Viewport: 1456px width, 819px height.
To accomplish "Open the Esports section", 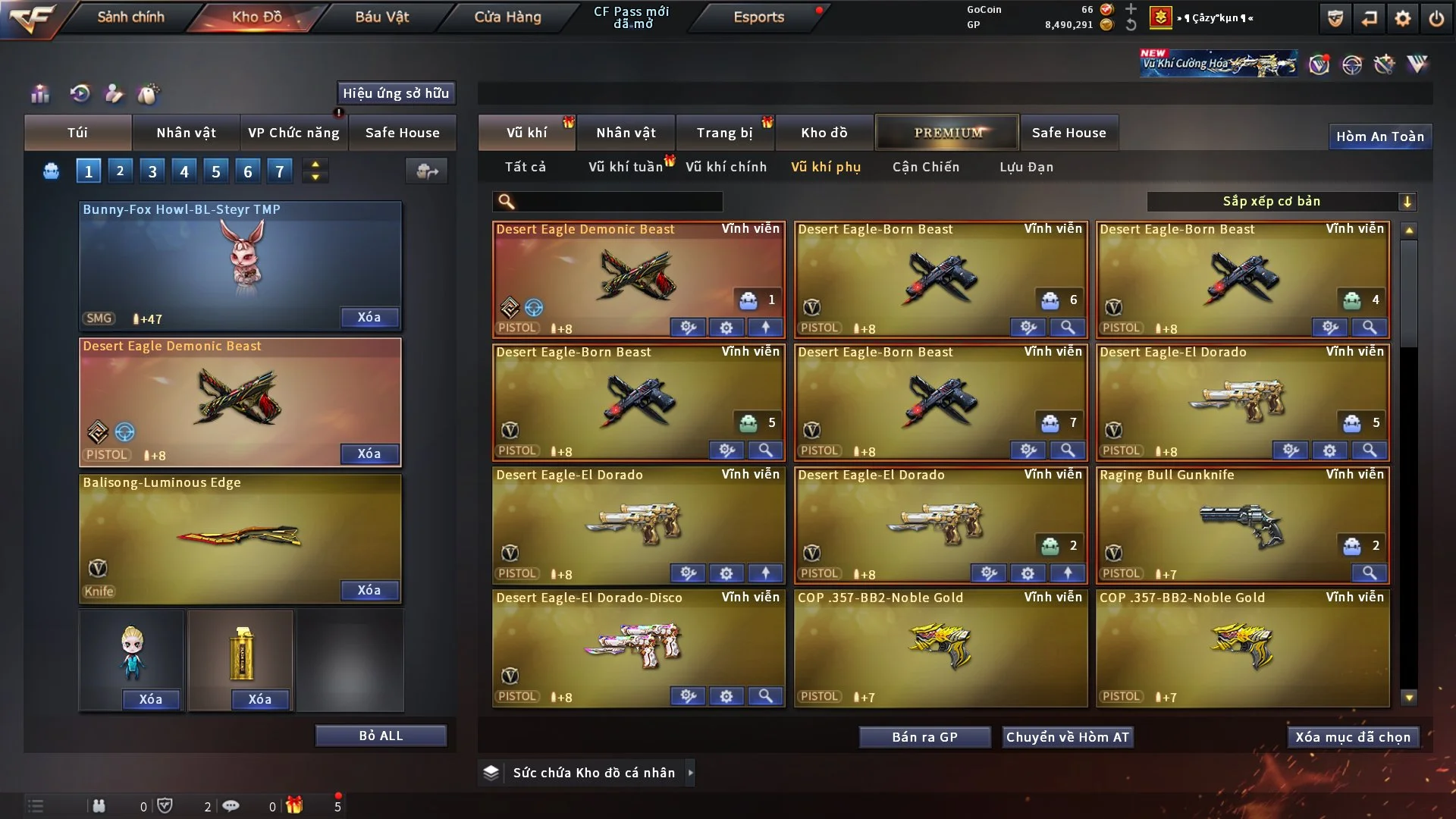I will pos(758,17).
